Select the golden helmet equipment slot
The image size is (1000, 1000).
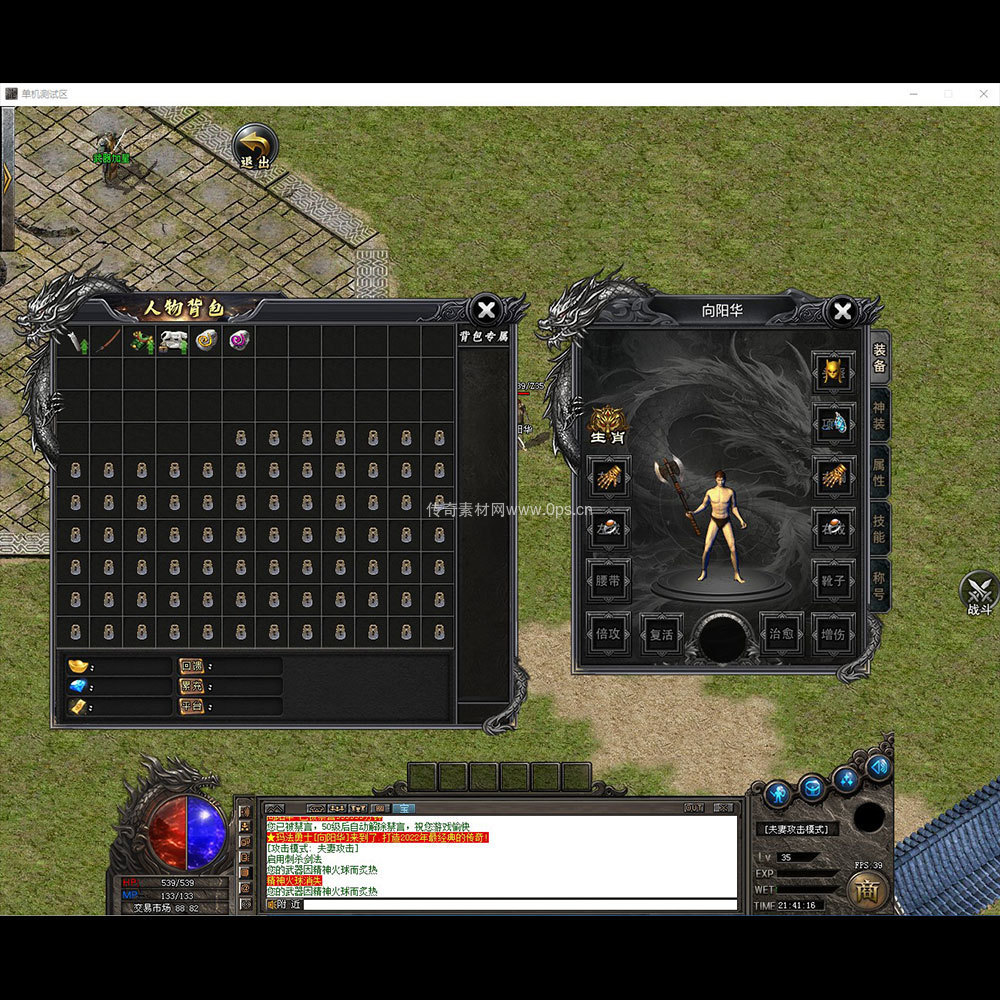tap(833, 371)
